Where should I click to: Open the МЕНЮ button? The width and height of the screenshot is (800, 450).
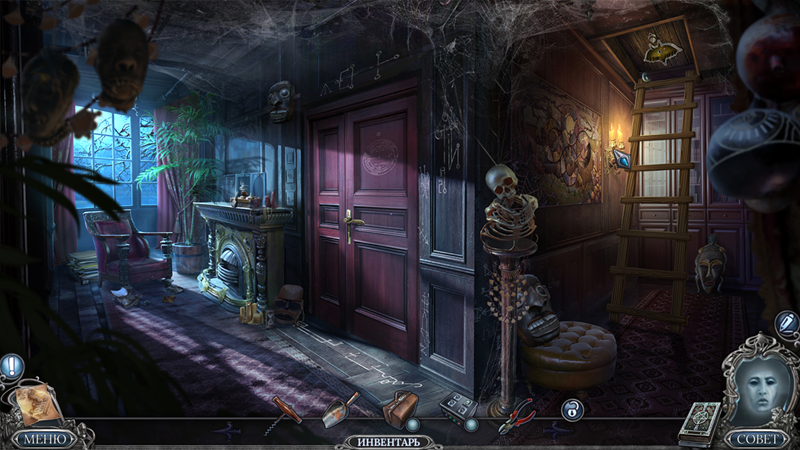click(45, 438)
